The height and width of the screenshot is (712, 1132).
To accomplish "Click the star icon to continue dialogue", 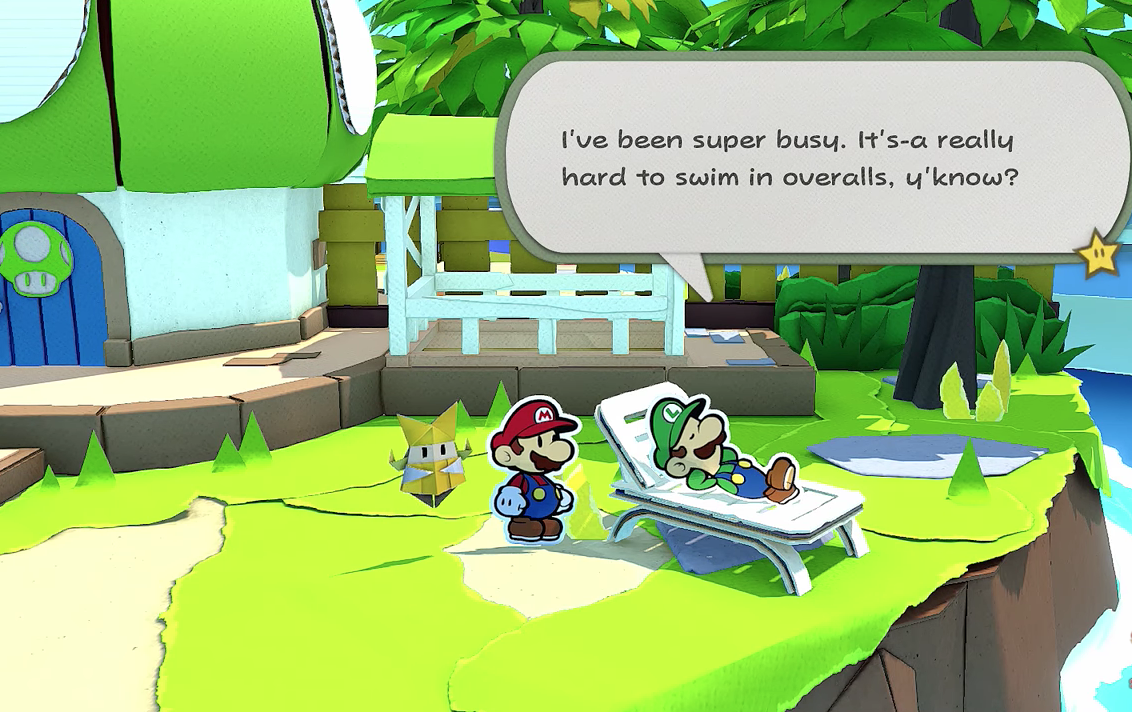I will 1098,256.
